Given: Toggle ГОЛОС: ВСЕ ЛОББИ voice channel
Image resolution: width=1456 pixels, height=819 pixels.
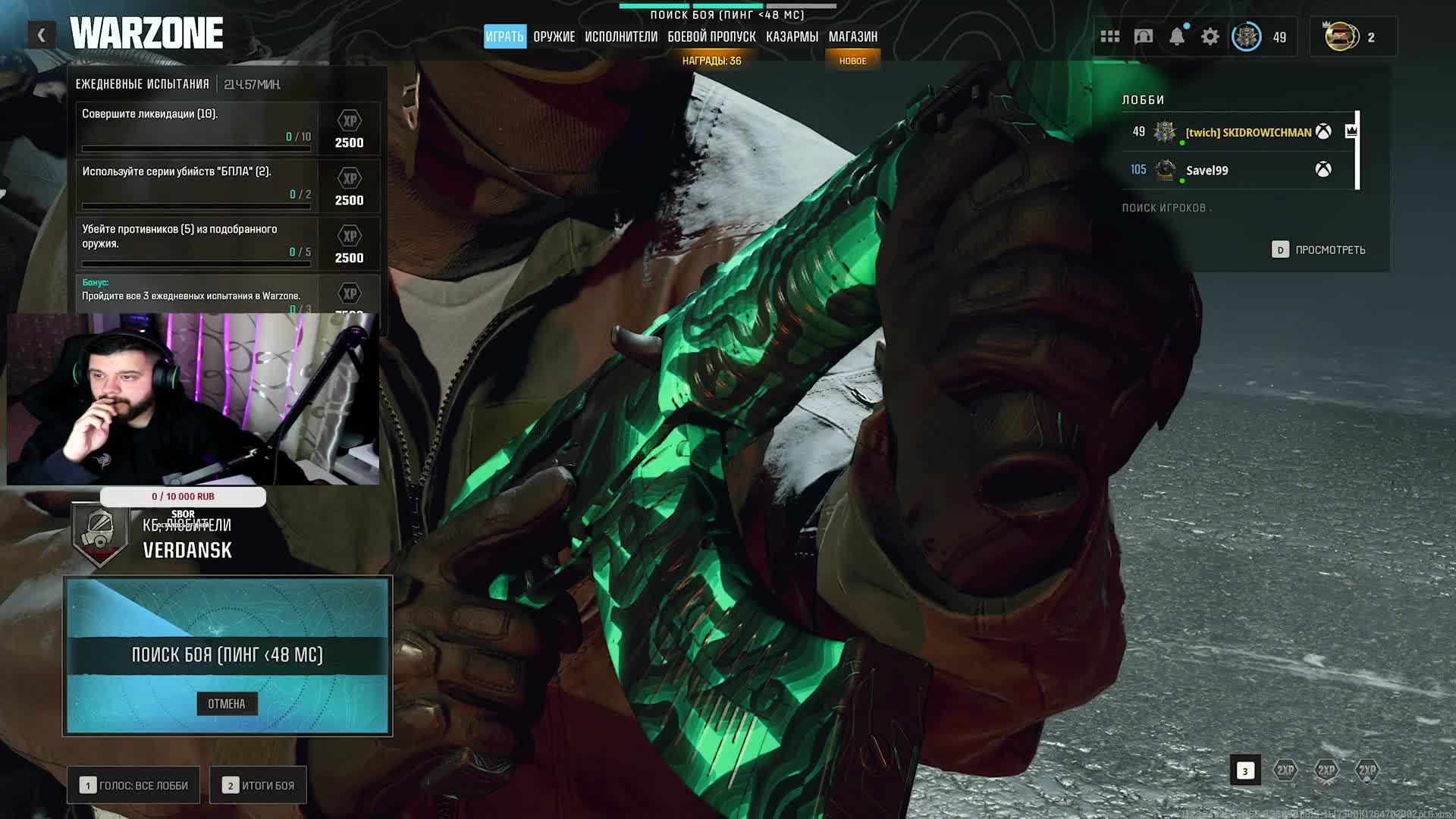Looking at the screenshot, I should point(134,786).
